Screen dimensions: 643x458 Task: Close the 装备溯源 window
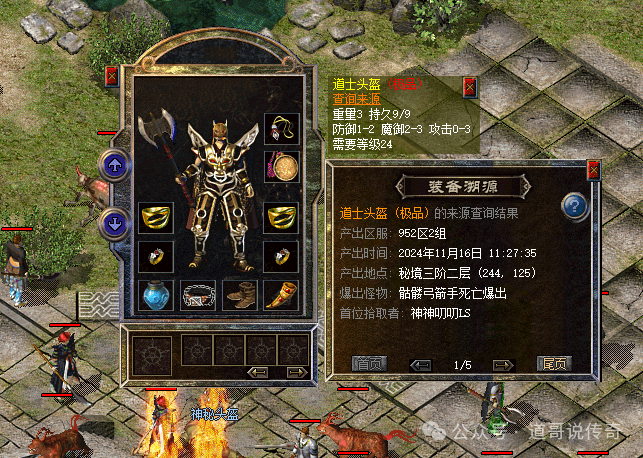click(593, 170)
